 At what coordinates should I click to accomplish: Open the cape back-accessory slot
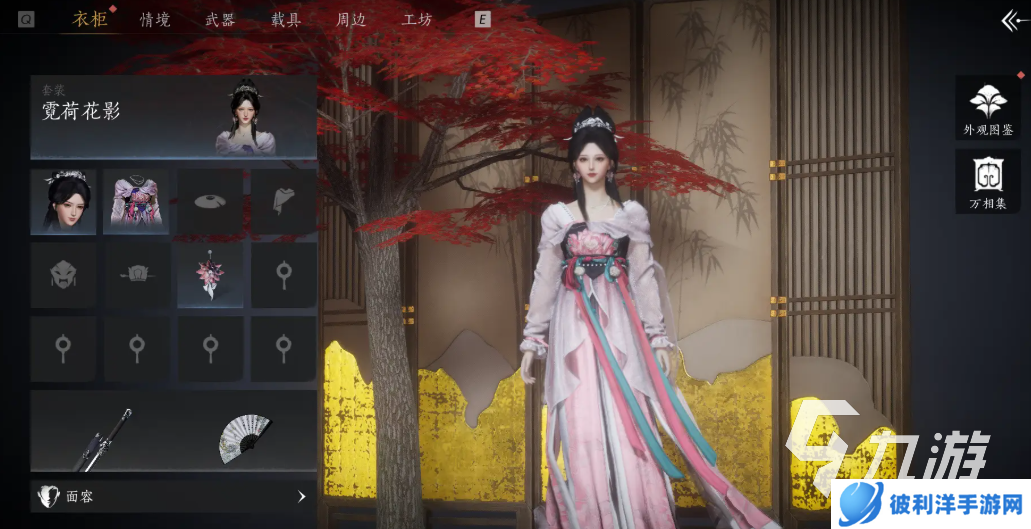click(x=283, y=201)
